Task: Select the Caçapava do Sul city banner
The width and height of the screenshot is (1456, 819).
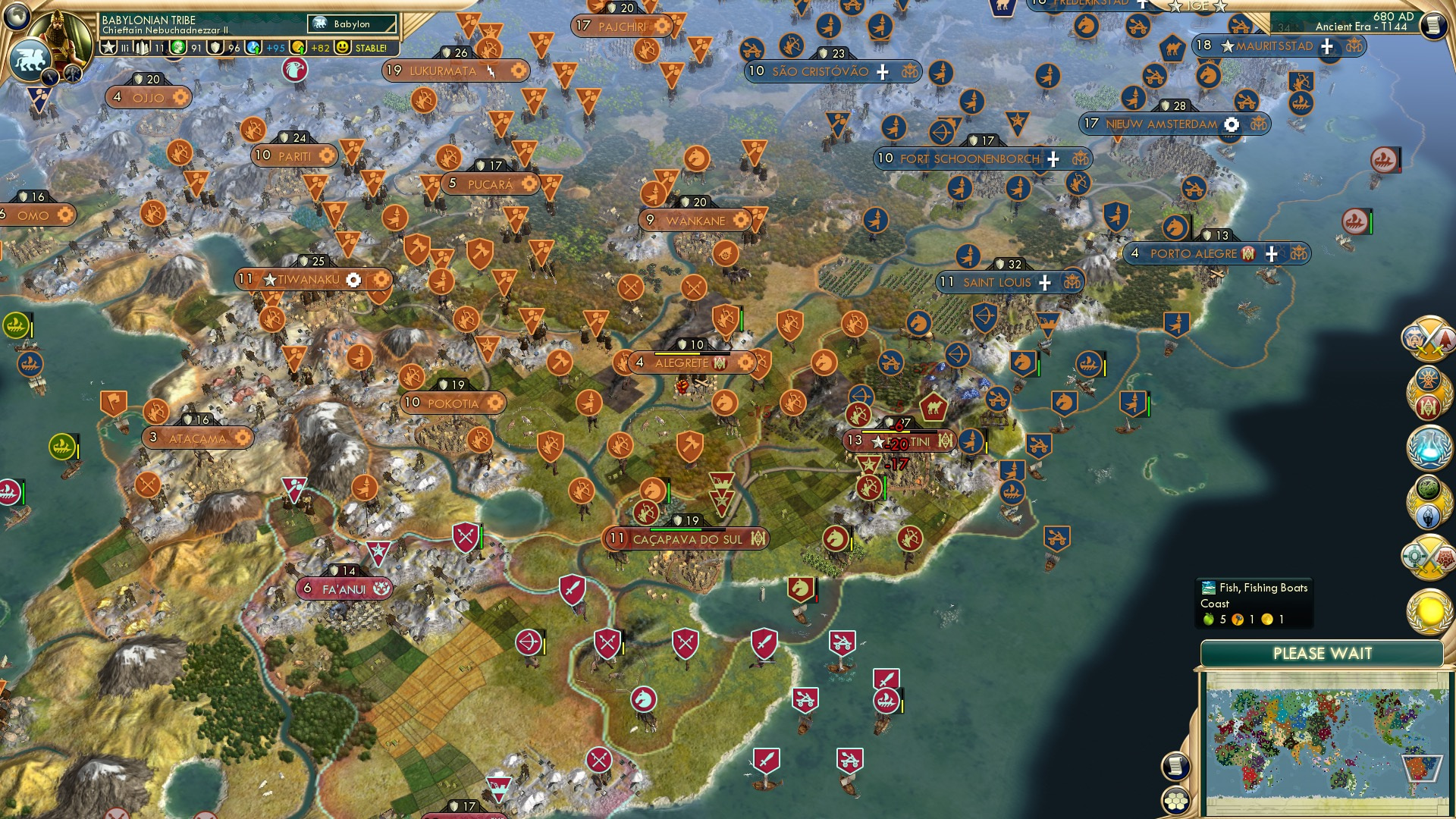Action: click(681, 538)
